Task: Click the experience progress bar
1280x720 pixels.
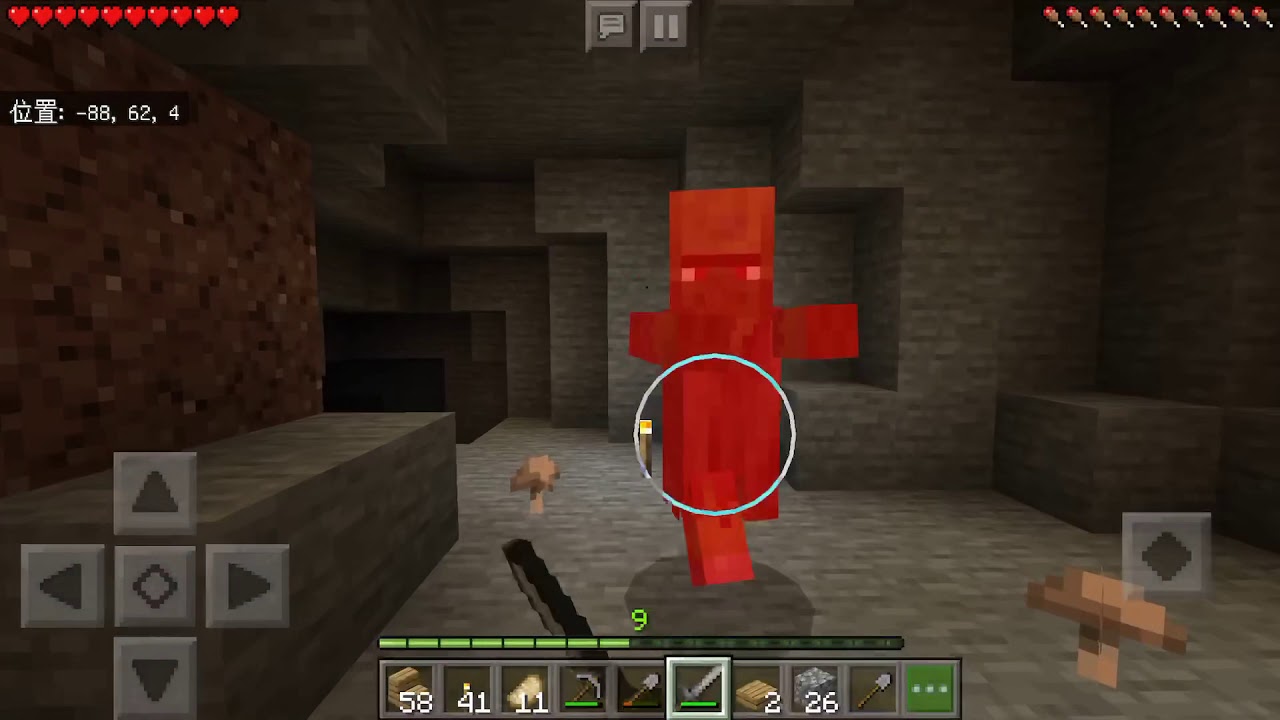Action: point(640,643)
